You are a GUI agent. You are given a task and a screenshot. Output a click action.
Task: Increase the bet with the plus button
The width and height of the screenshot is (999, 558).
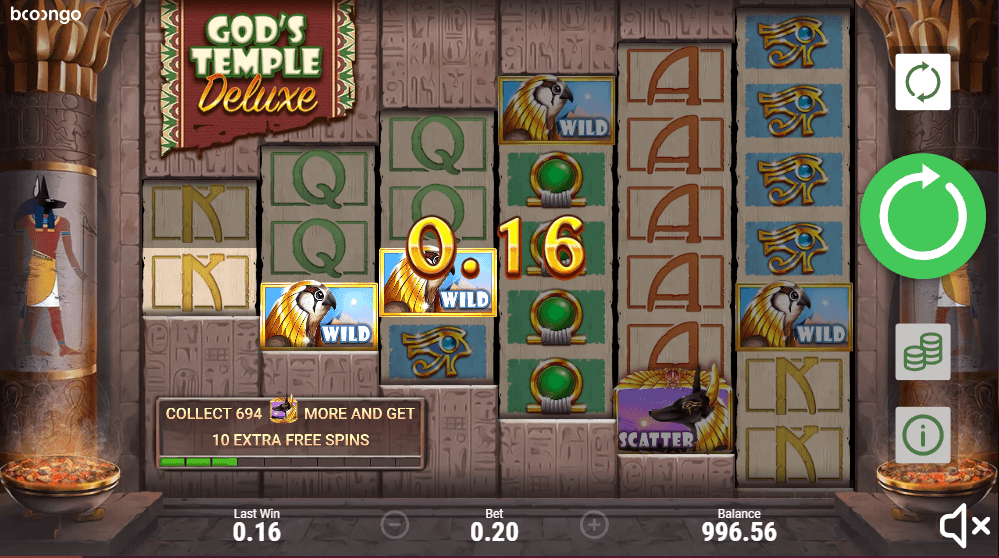[x=594, y=524]
